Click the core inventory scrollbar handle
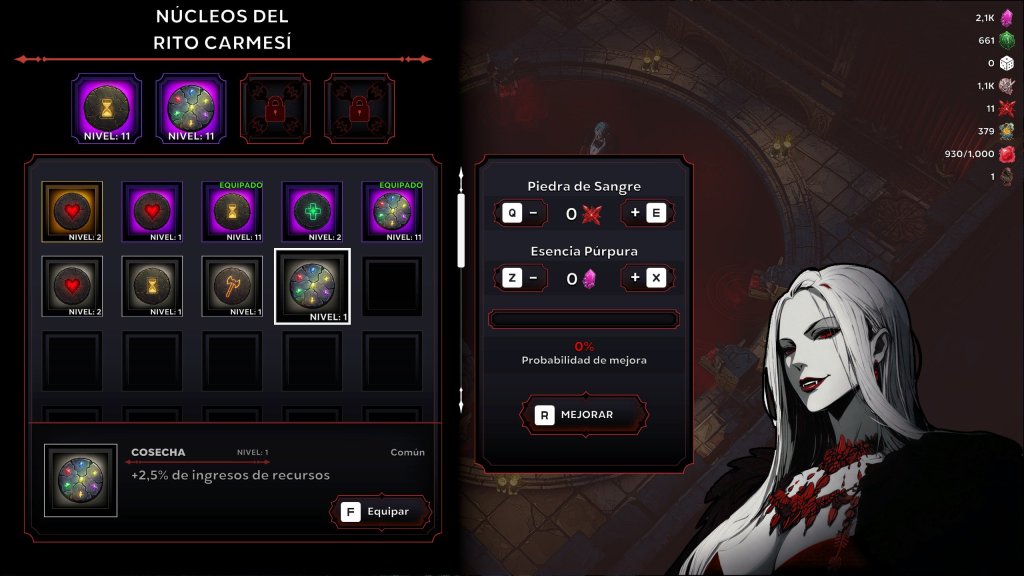This screenshot has height=576, width=1024. [461, 230]
